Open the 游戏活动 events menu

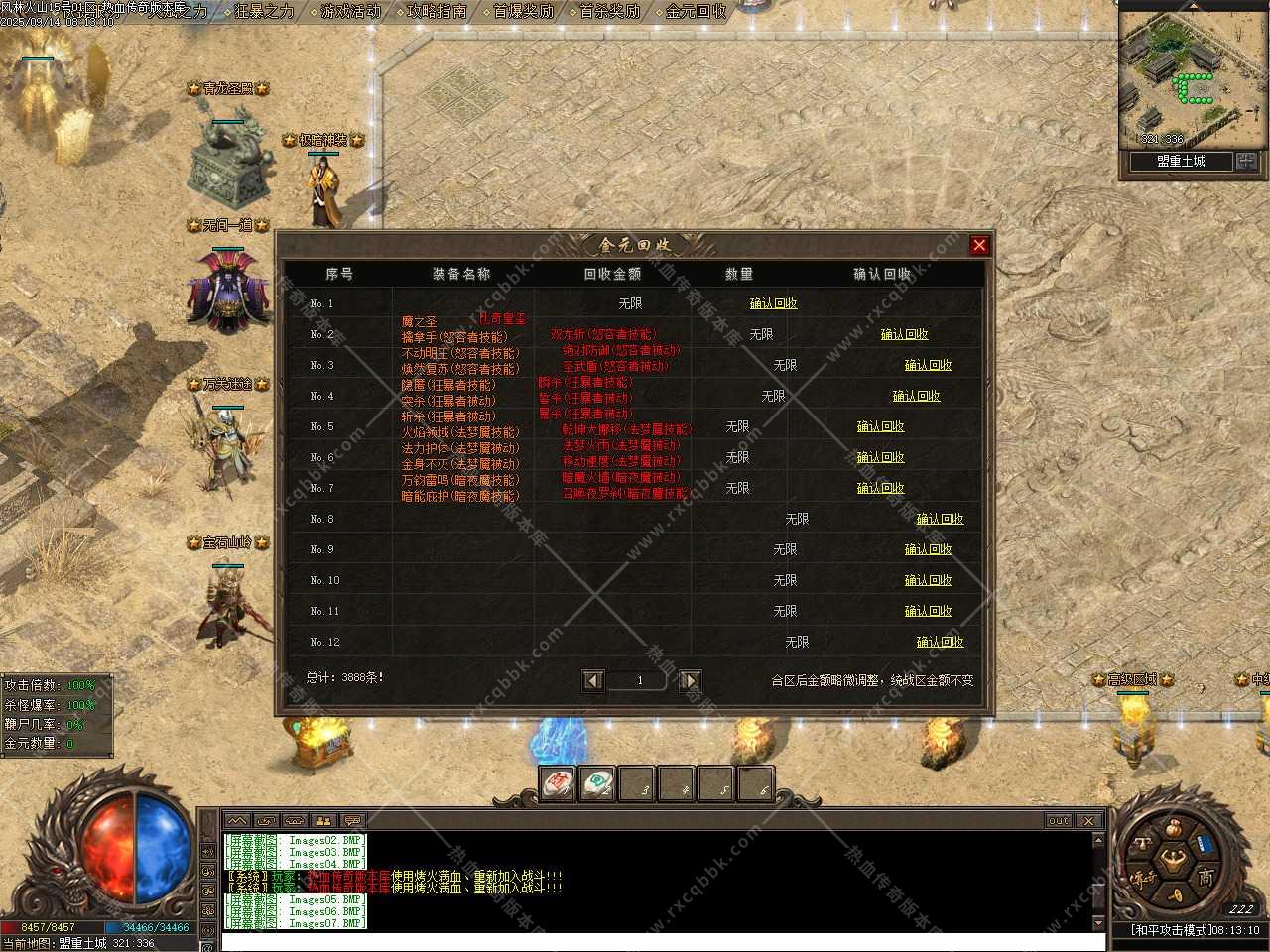350,12
